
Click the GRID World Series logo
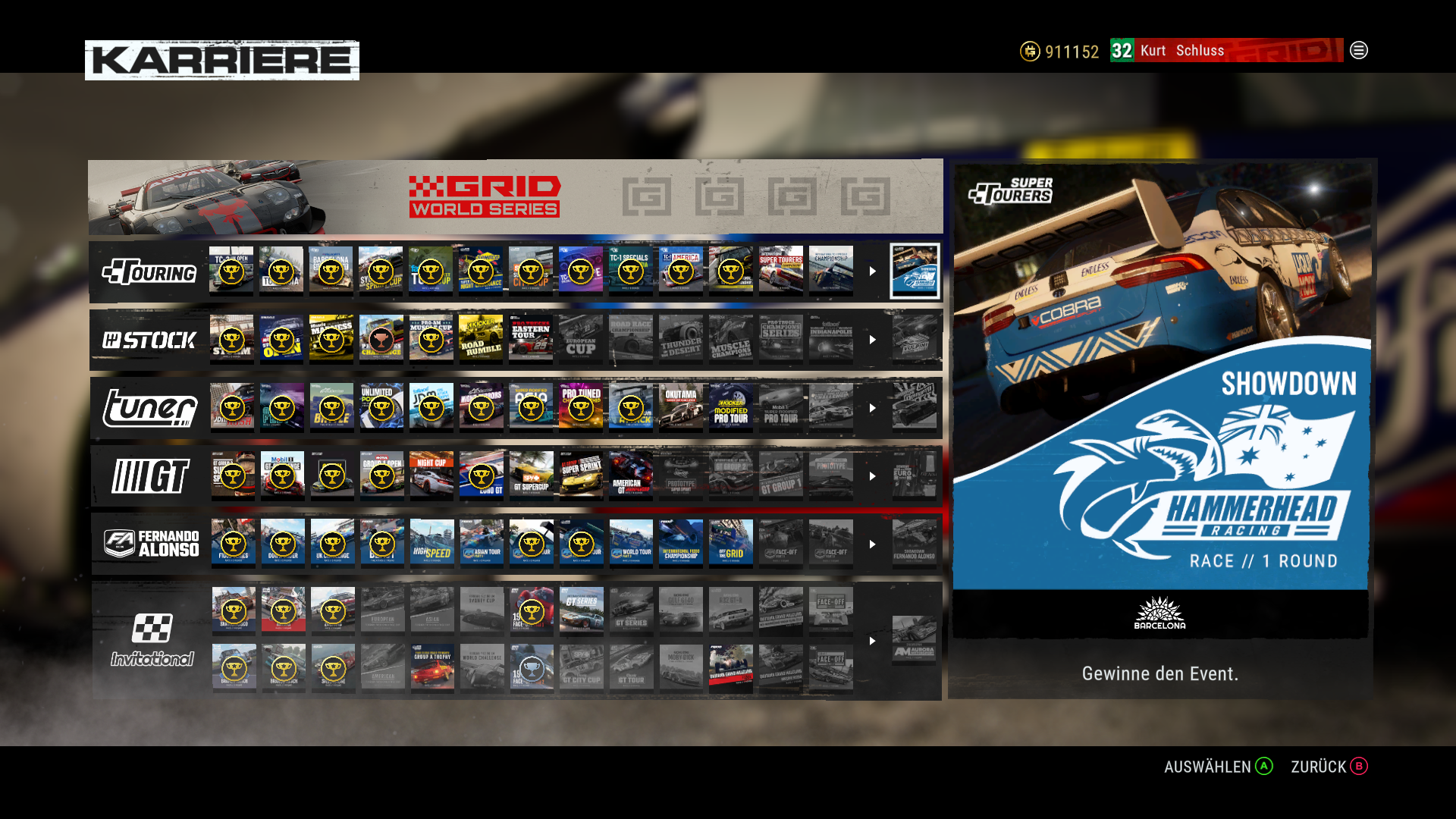pyautogui.click(x=483, y=196)
